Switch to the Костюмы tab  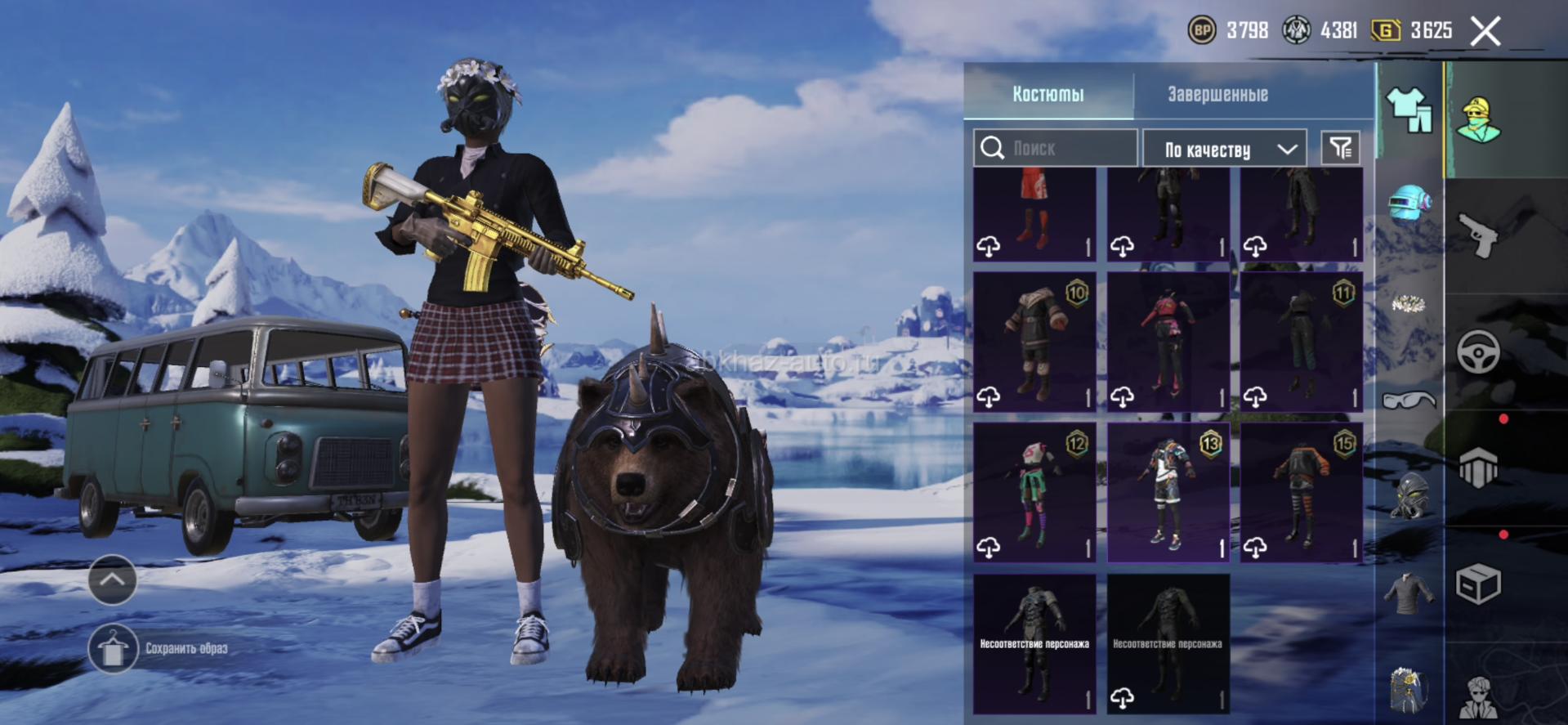click(x=1048, y=94)
